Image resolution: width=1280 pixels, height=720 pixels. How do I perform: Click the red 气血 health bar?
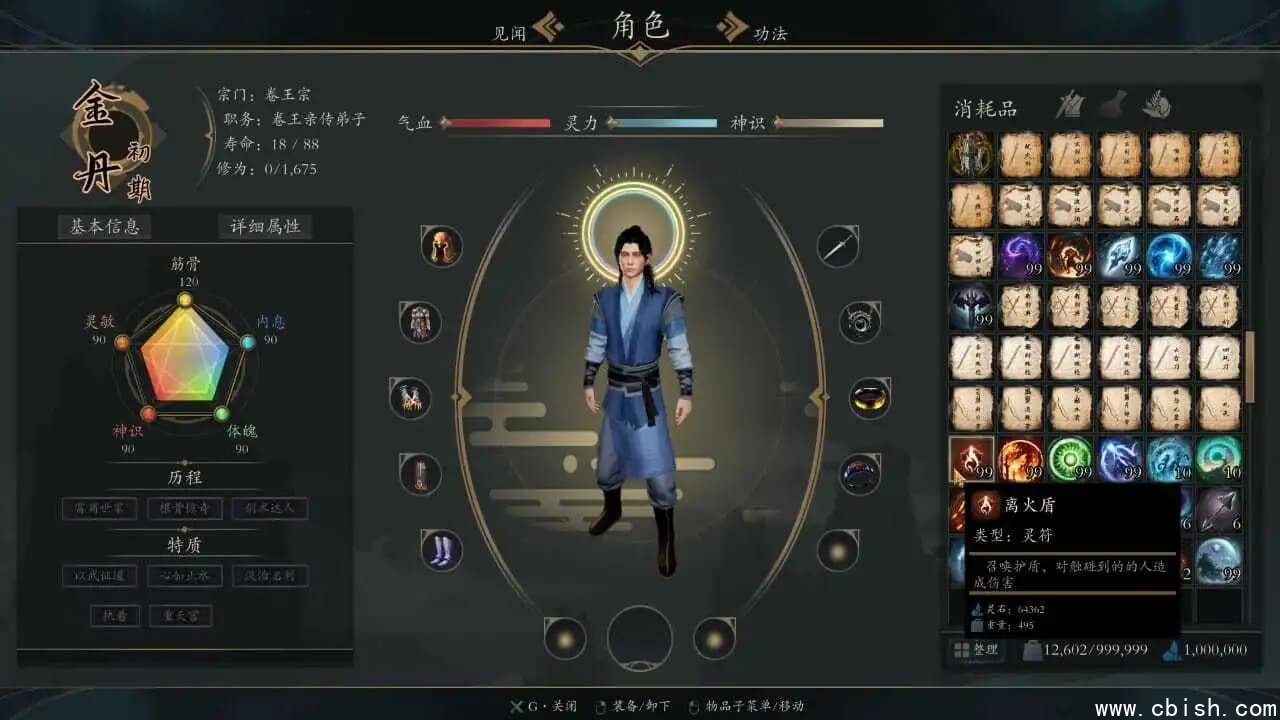pyautogui.click(x=500, y=122)
